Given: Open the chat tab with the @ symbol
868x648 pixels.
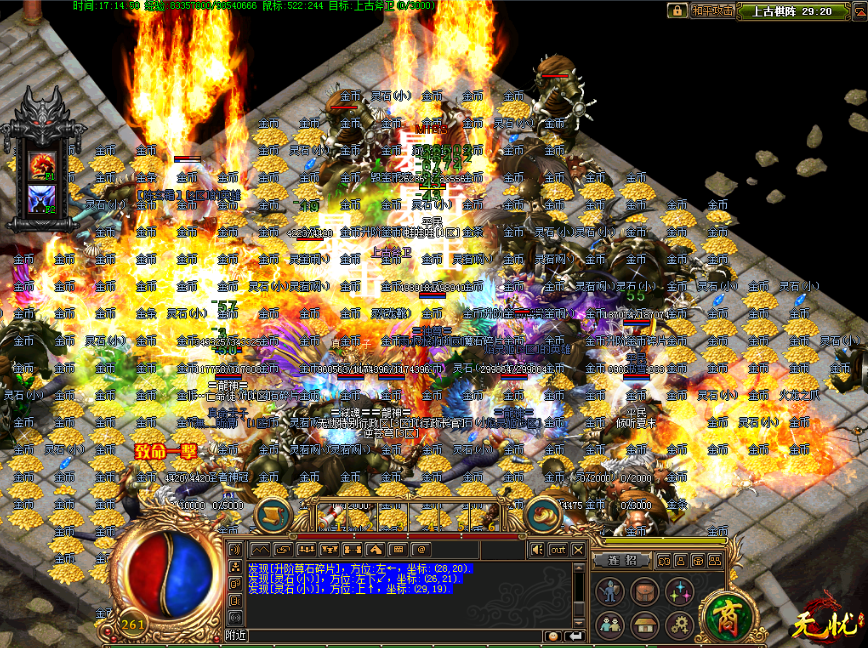Looking at the screenshot, I should (421, 549).
